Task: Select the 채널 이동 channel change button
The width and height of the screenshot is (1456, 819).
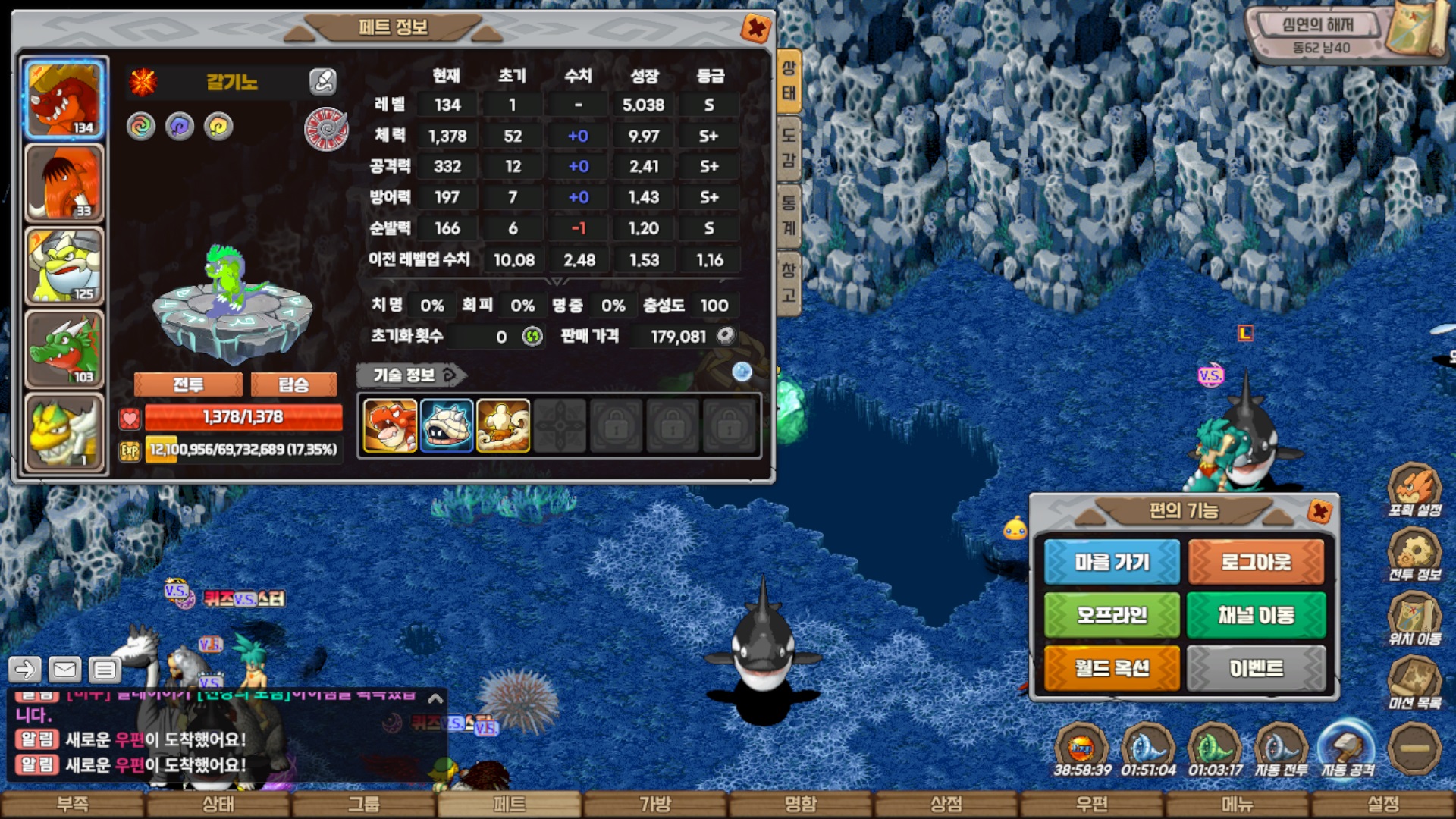Action: point(1256,615)
